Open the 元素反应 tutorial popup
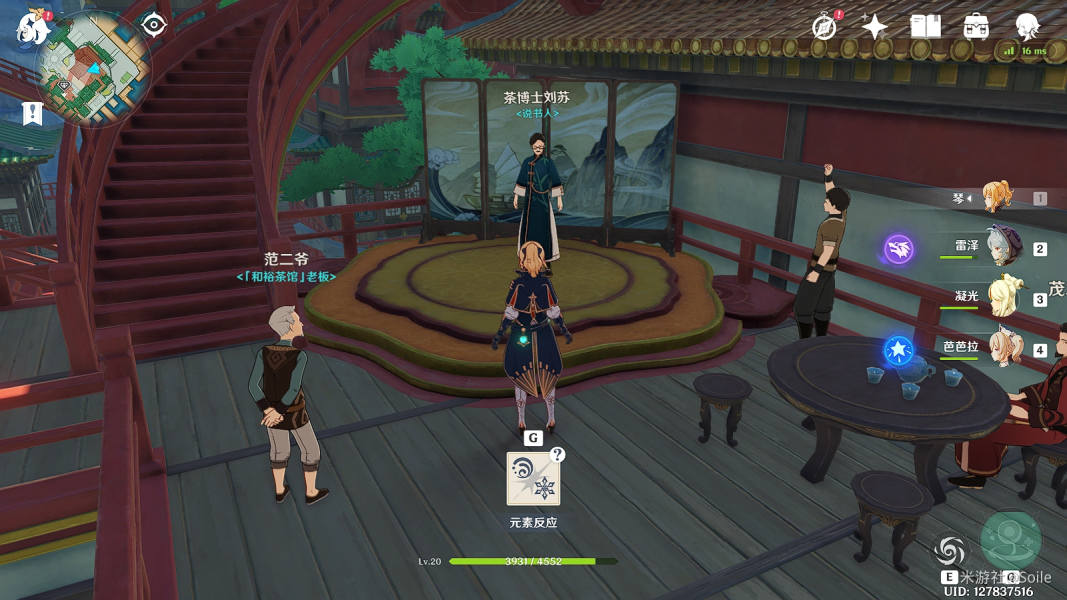This screenshot has width=1067, height=600. 533,479
